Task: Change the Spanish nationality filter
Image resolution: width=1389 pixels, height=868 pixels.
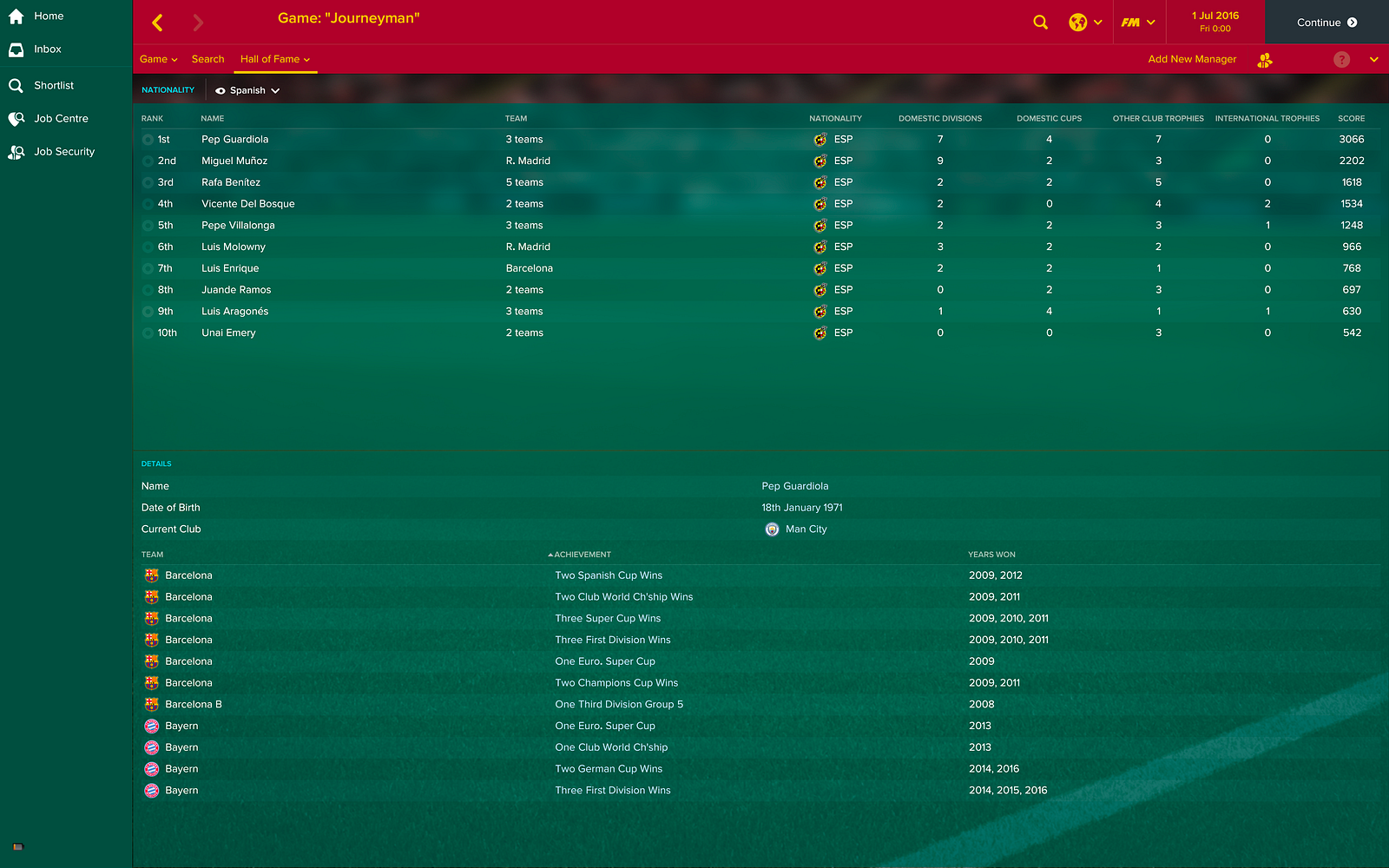Action: pos(248,90)
